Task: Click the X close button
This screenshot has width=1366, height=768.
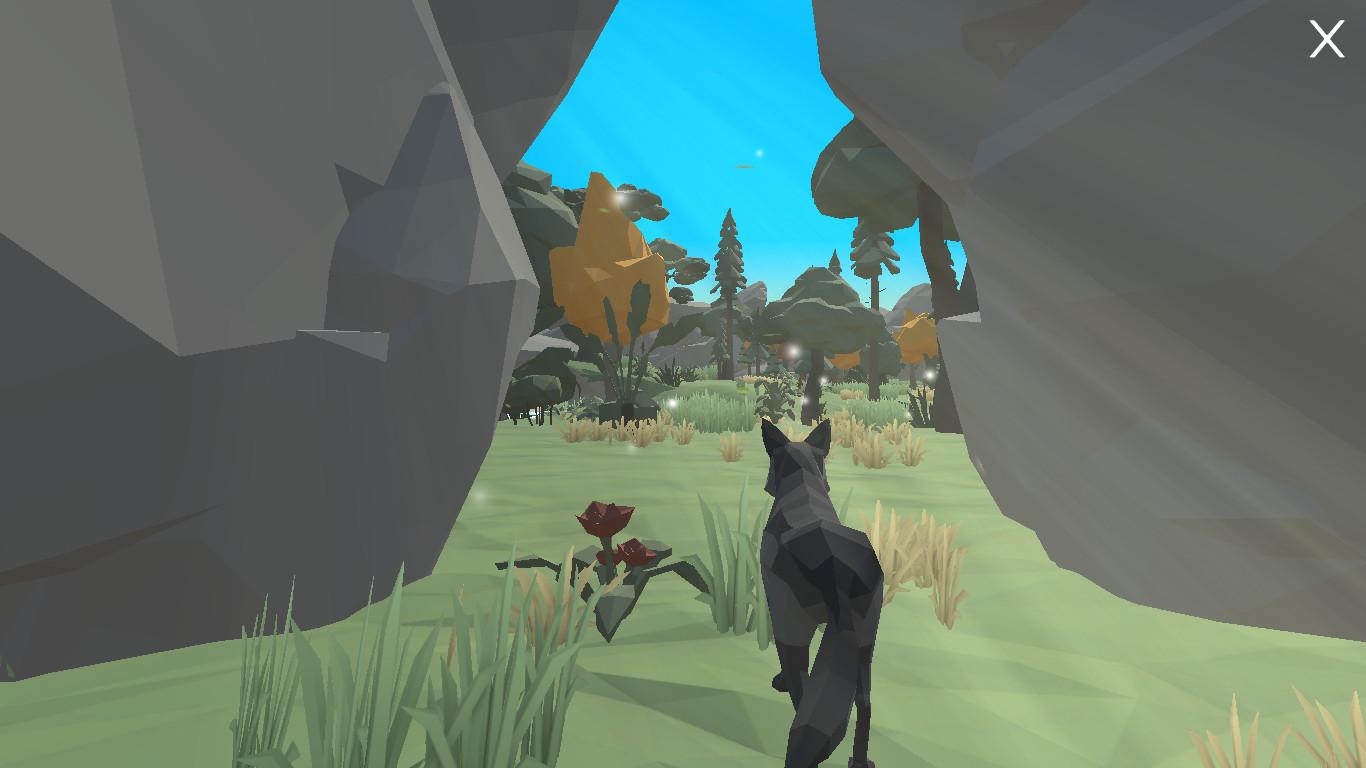Action: (x=1326, y=38)
